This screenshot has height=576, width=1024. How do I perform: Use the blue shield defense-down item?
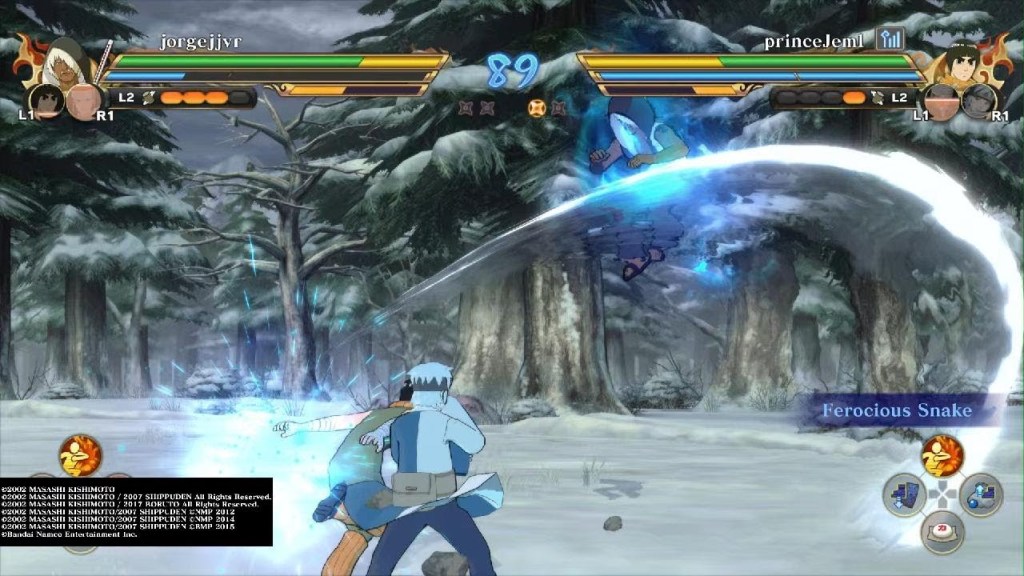[x=903, y=495]
